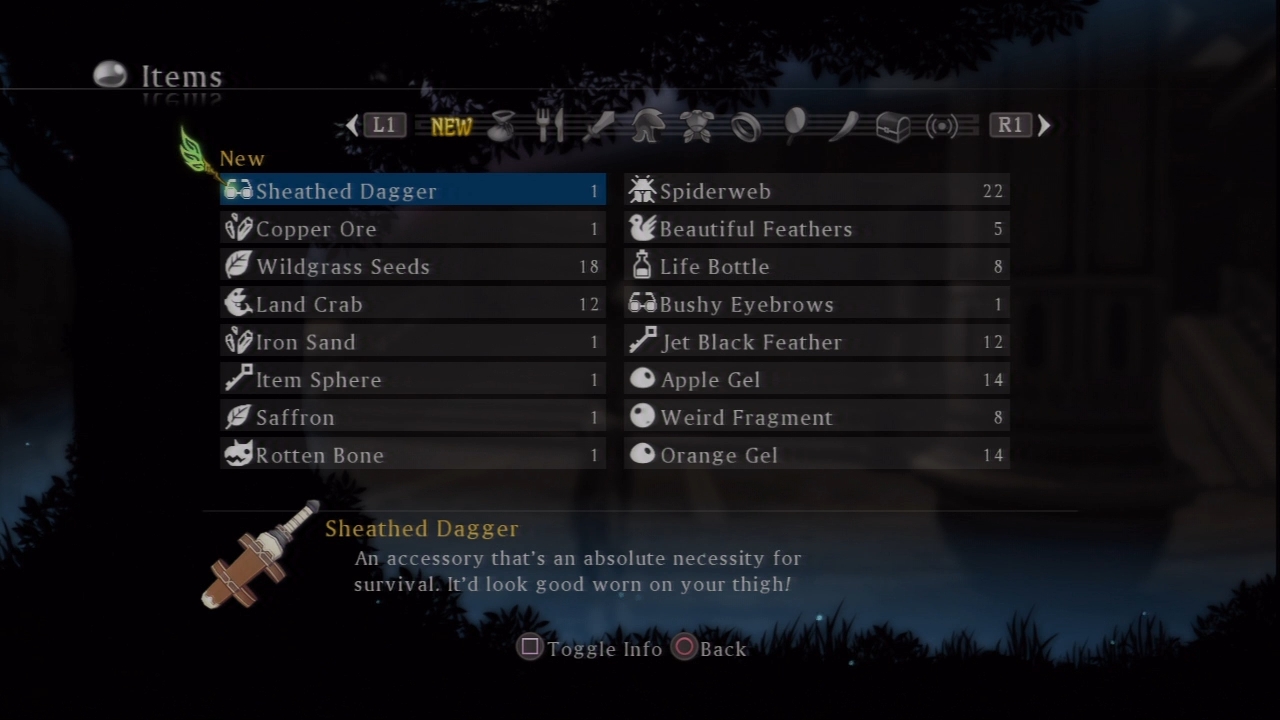Pick the Life Bottle item
The height and width of the screenshot is (720, 1280).
[816, 267]
